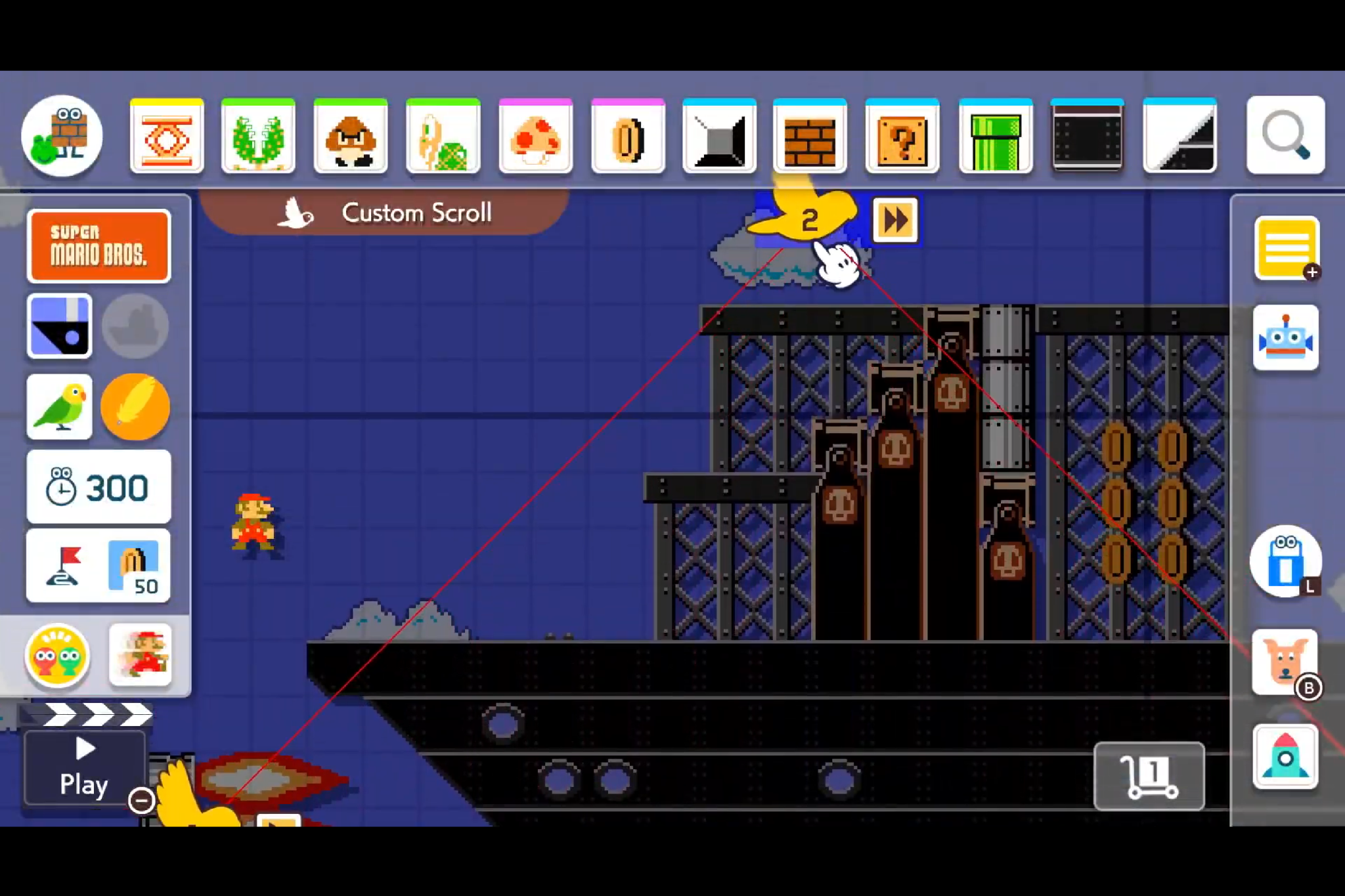The height and width of the screenshot is (896, 1345).
Task: Pick the brick block part
Action: tap(810, 136)
